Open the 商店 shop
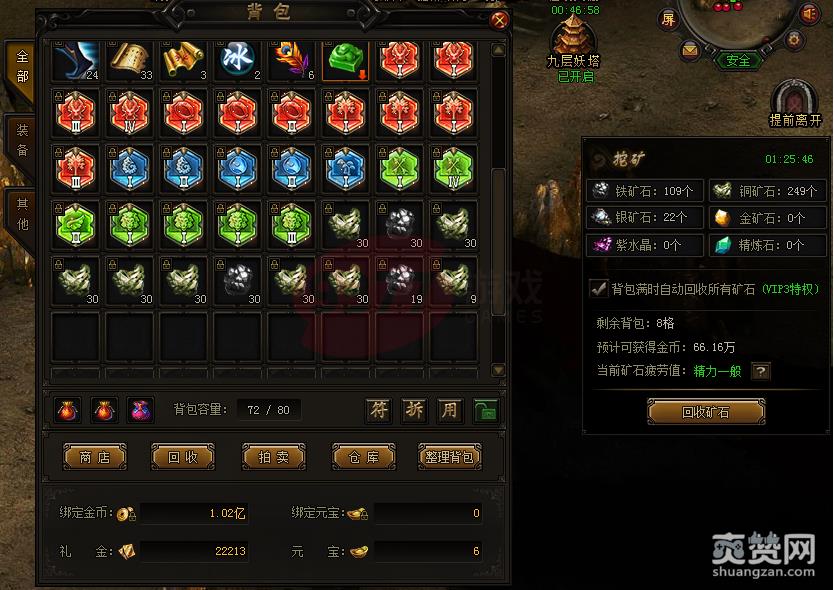The image size is (834, 590). click(94, 457)
